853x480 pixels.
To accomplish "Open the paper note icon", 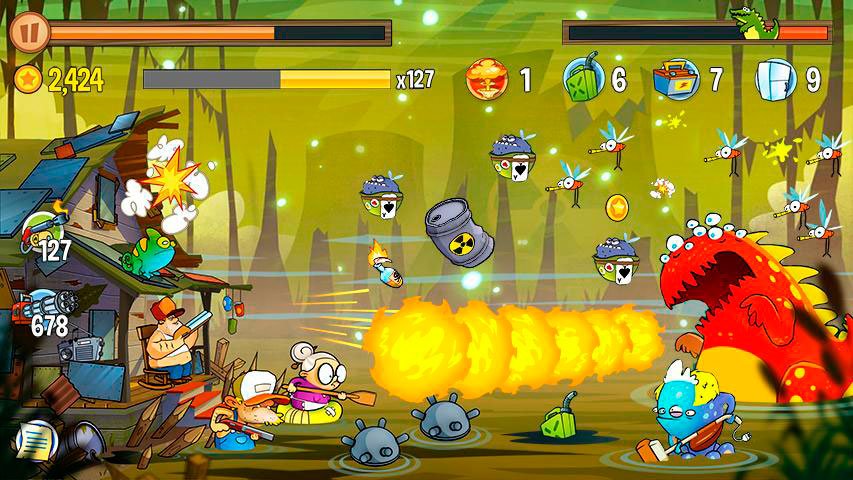I will (x=34, y=439).
